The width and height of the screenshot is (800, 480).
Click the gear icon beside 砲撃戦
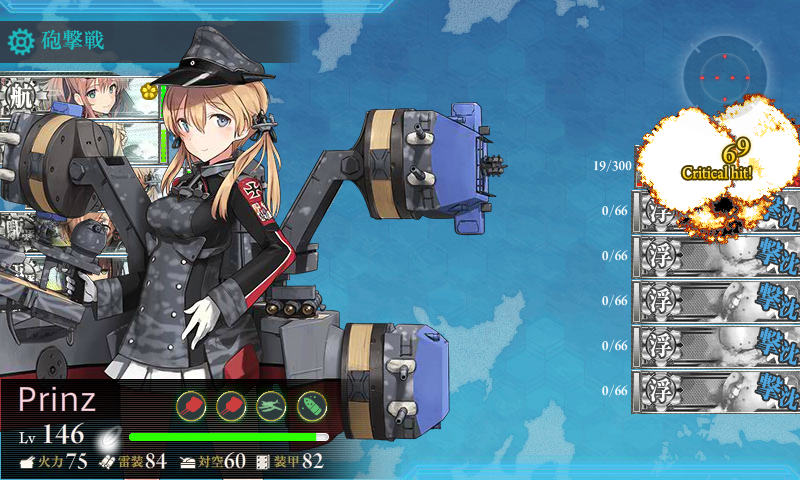point(20,41)
